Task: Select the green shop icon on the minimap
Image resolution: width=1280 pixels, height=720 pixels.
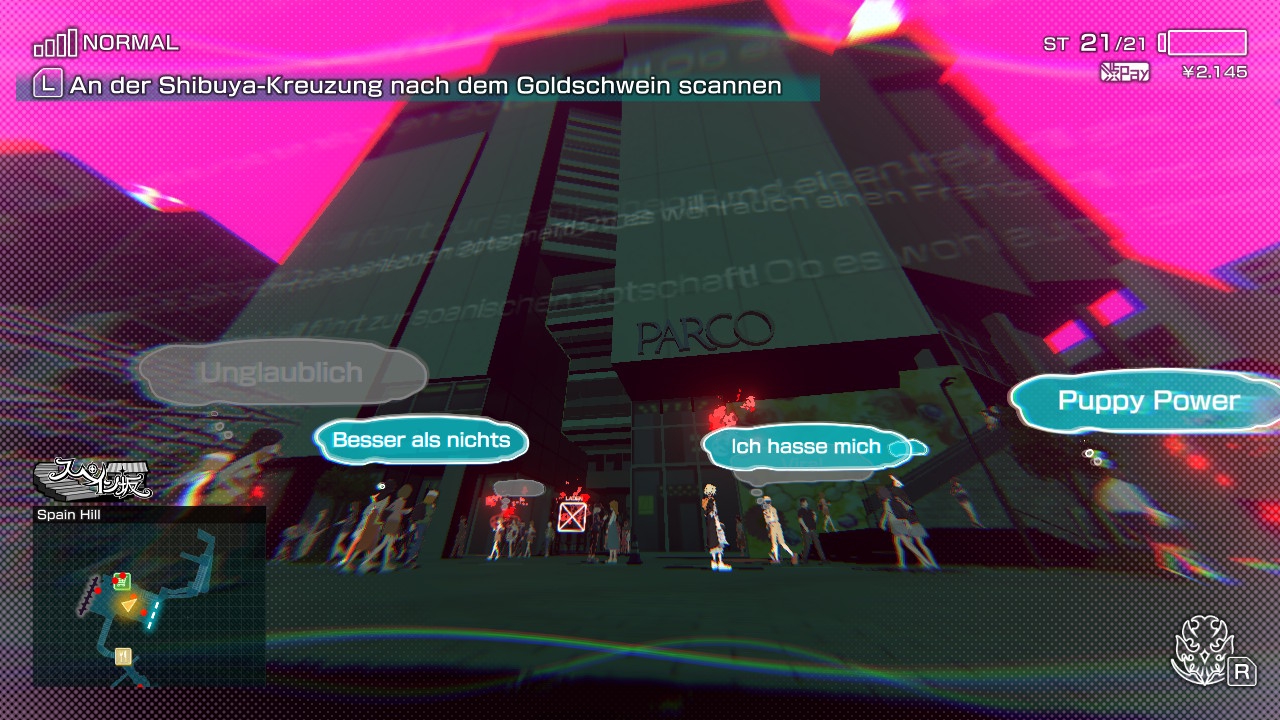Action: pyautogui.click(x=121, y=581)
